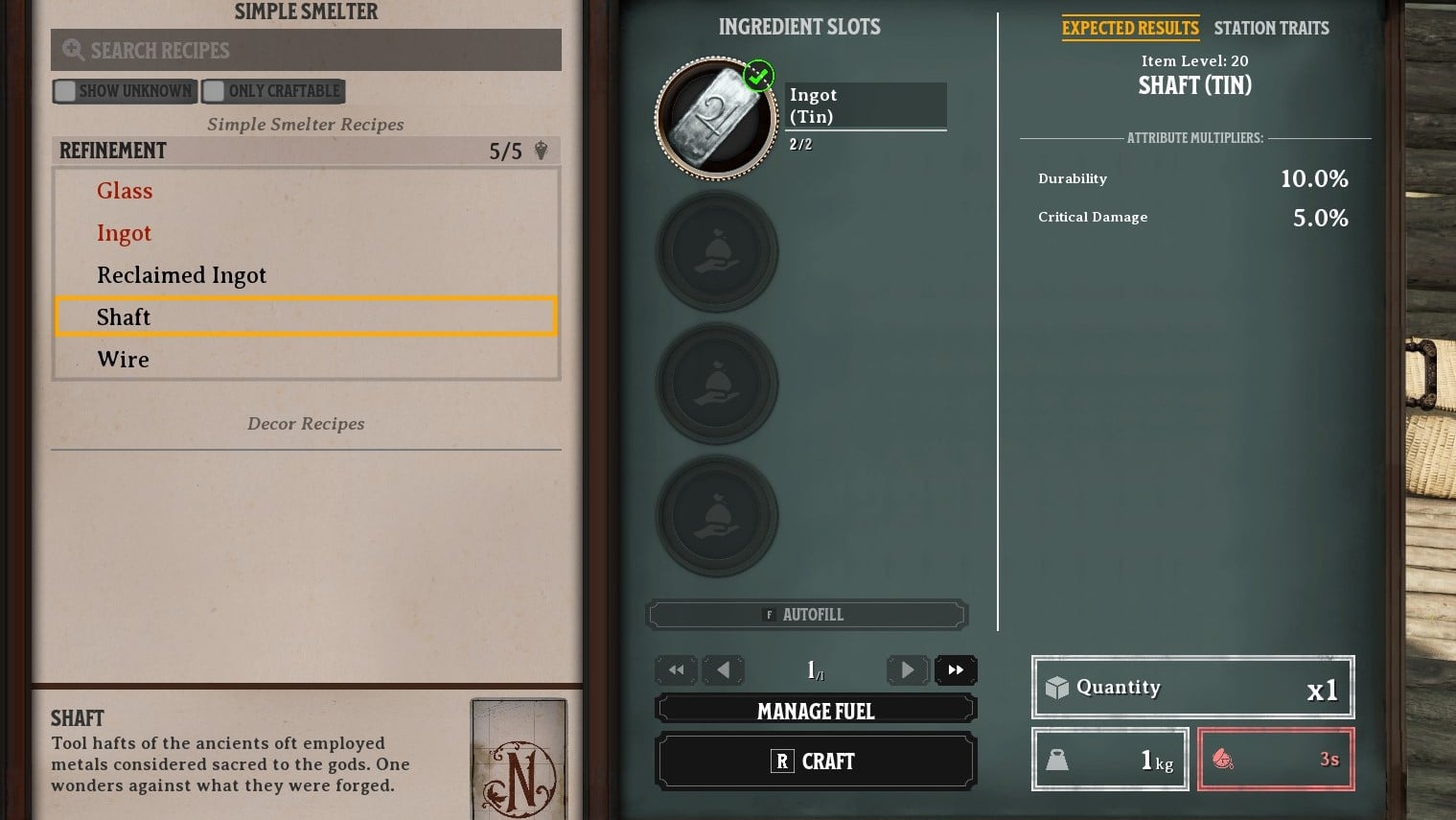Enable the Show Unknown checkbox

[x=65, y=90]
